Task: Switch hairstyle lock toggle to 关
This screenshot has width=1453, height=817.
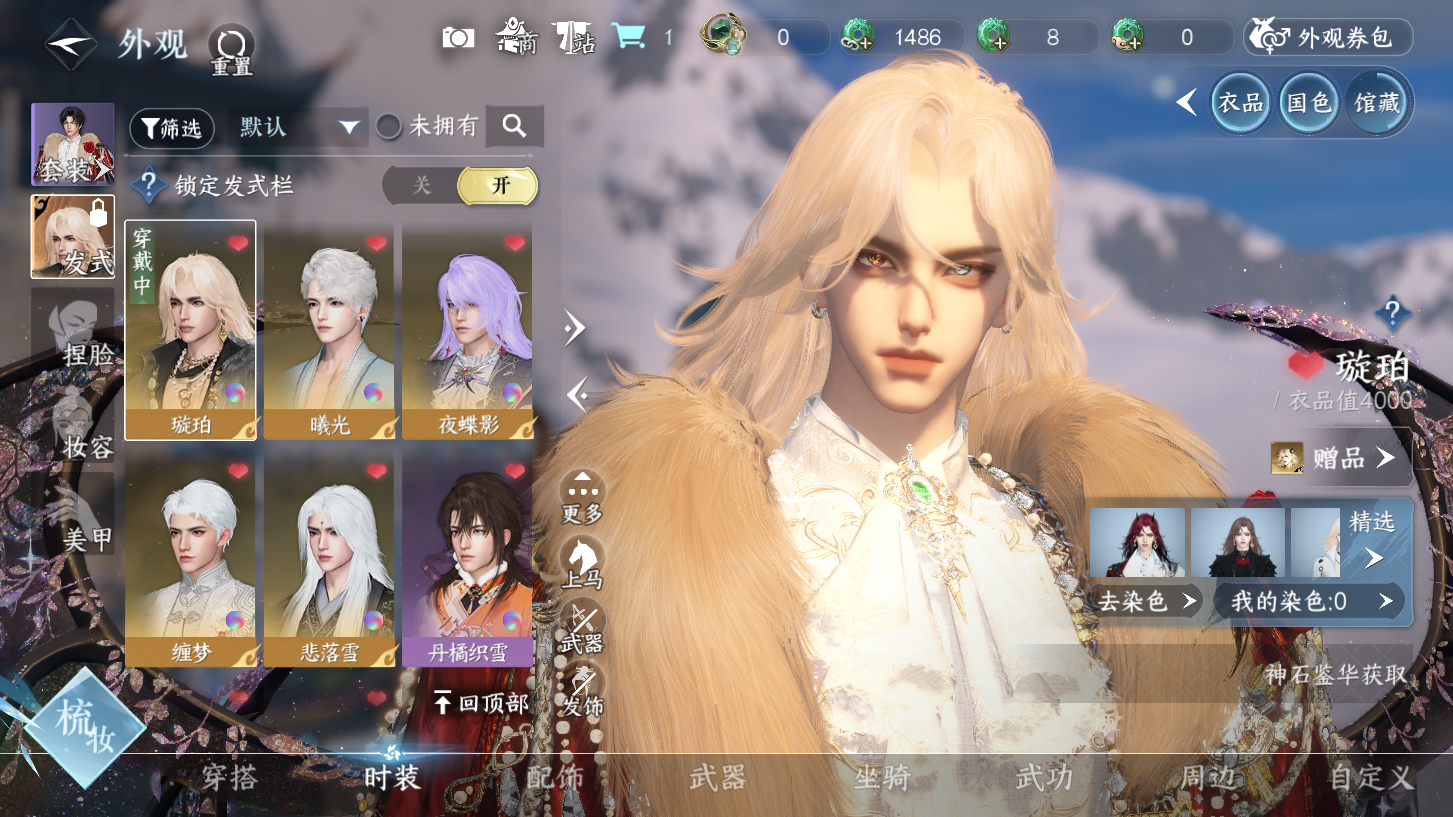Action: click(422, 186)
